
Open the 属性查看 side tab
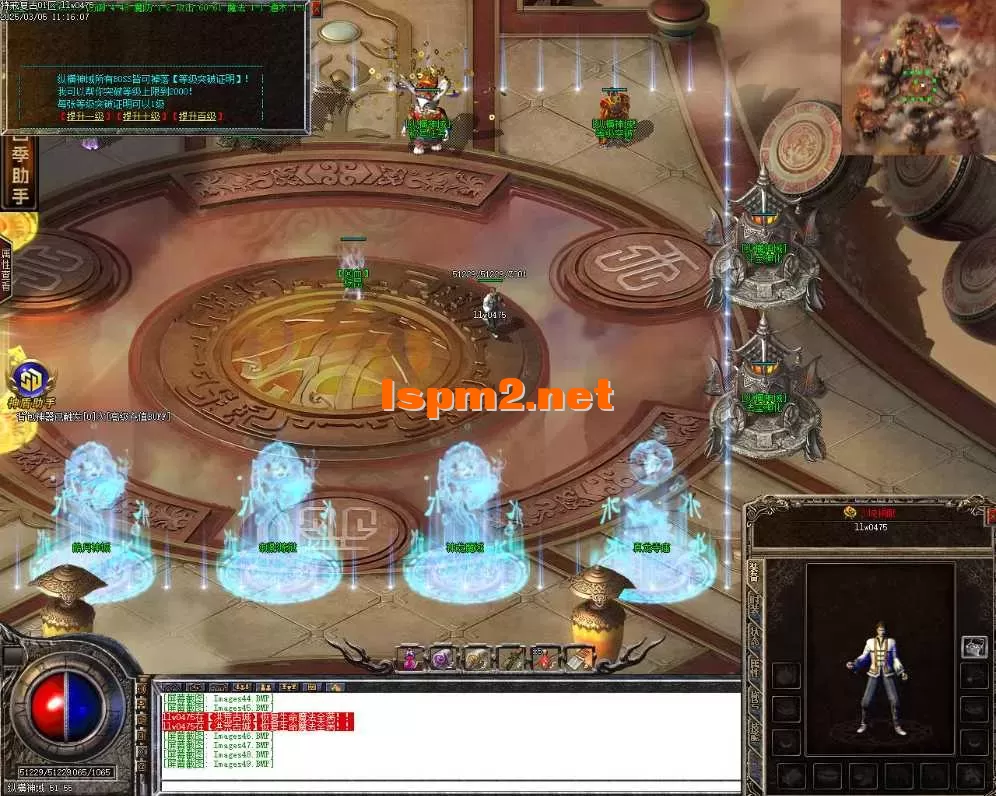[x=6, y=268]
